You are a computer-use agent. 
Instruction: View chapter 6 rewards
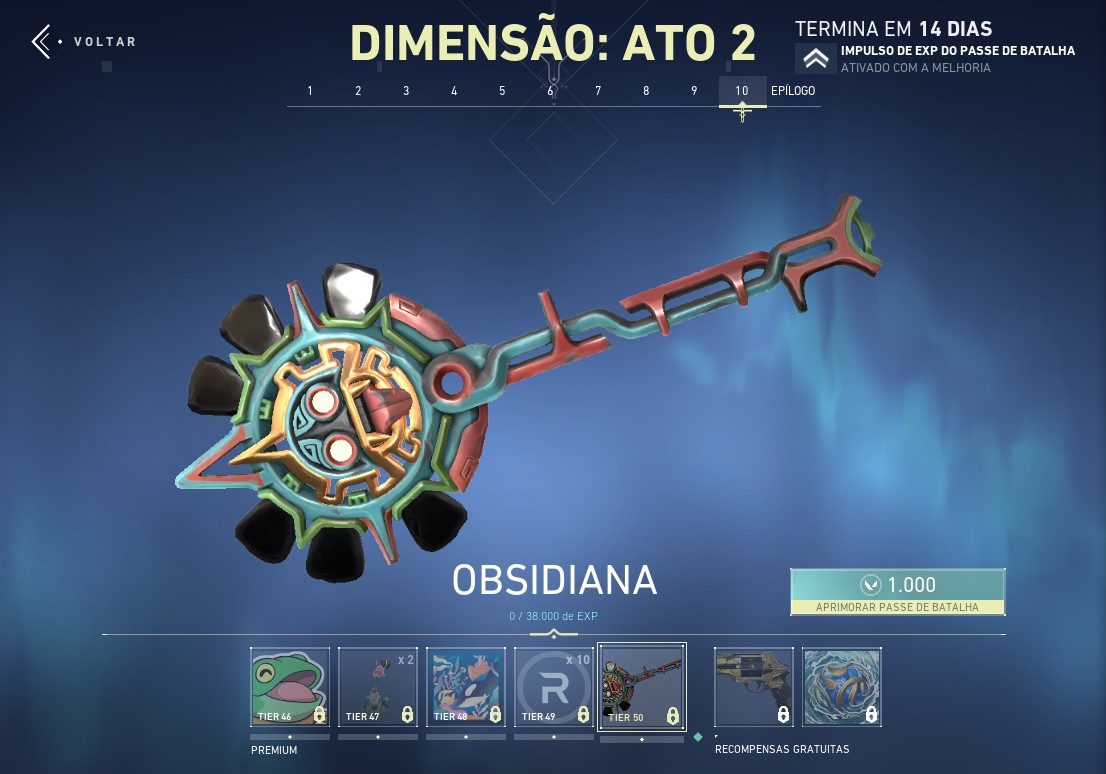coord(550,91)
